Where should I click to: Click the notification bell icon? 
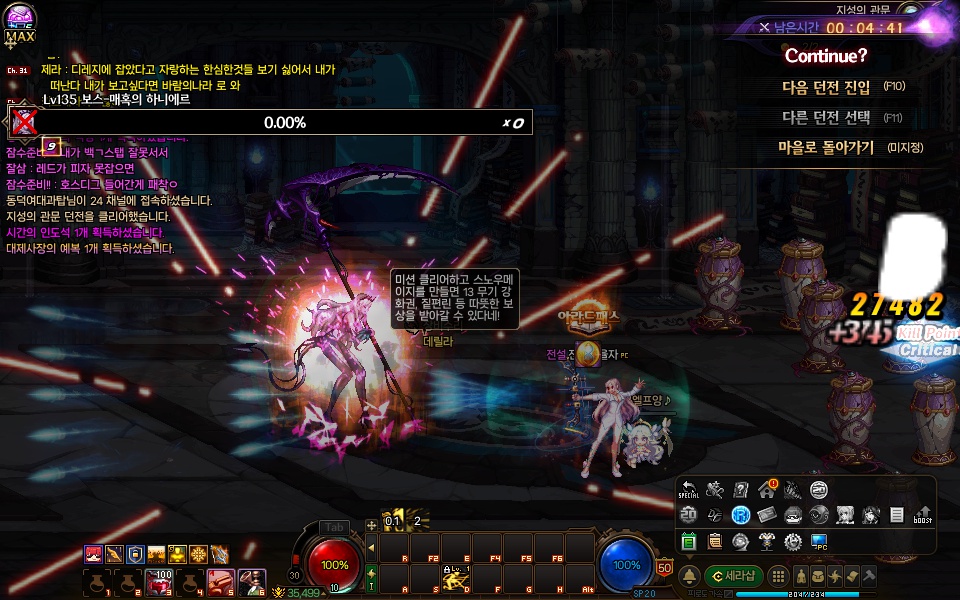click(689, 577)
